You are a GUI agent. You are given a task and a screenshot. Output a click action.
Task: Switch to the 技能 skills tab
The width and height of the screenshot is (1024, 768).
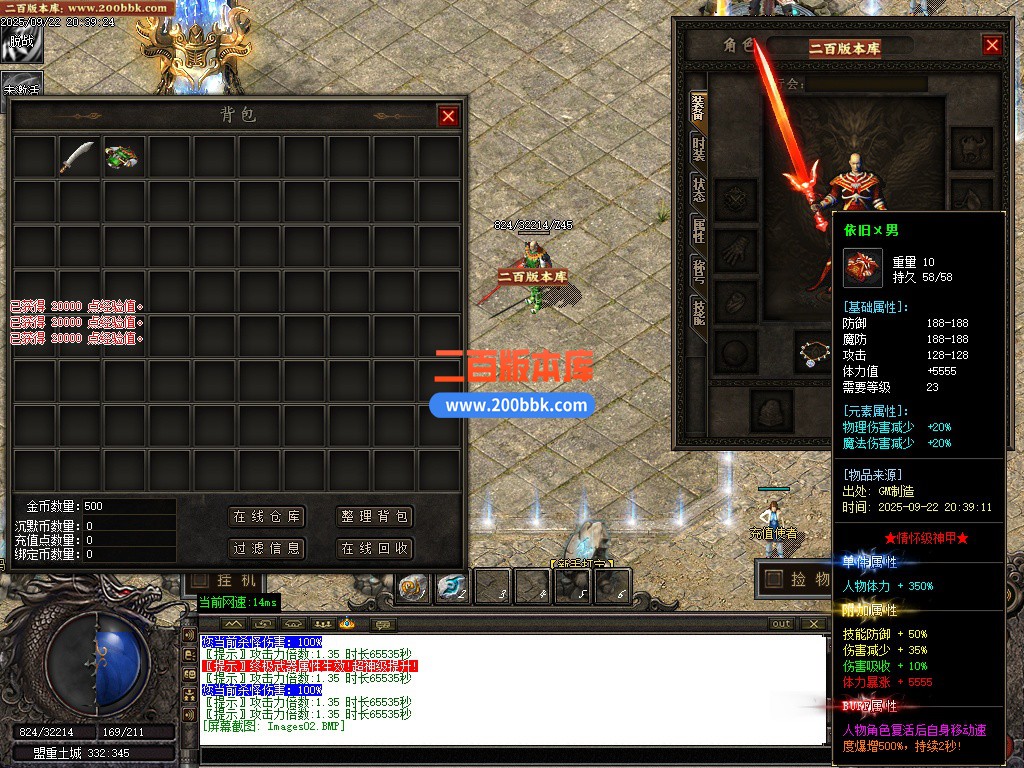698,312
